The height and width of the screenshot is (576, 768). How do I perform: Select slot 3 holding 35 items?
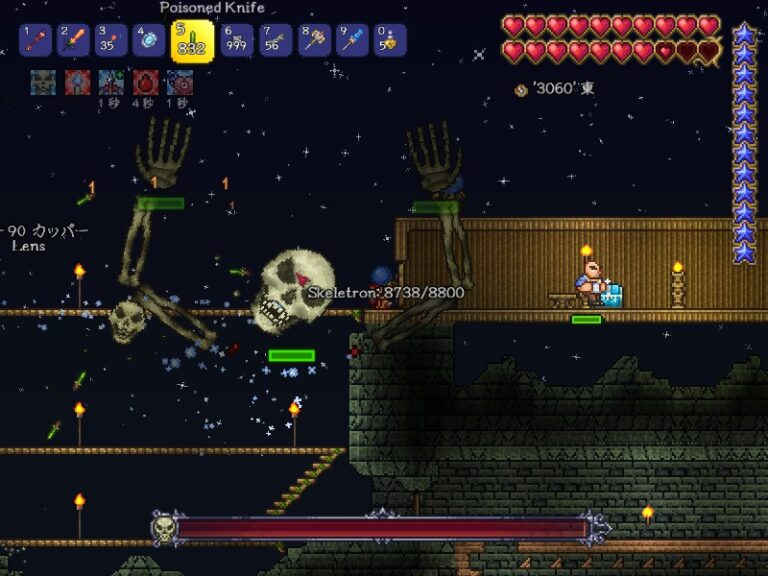click(x=110, y=41)
